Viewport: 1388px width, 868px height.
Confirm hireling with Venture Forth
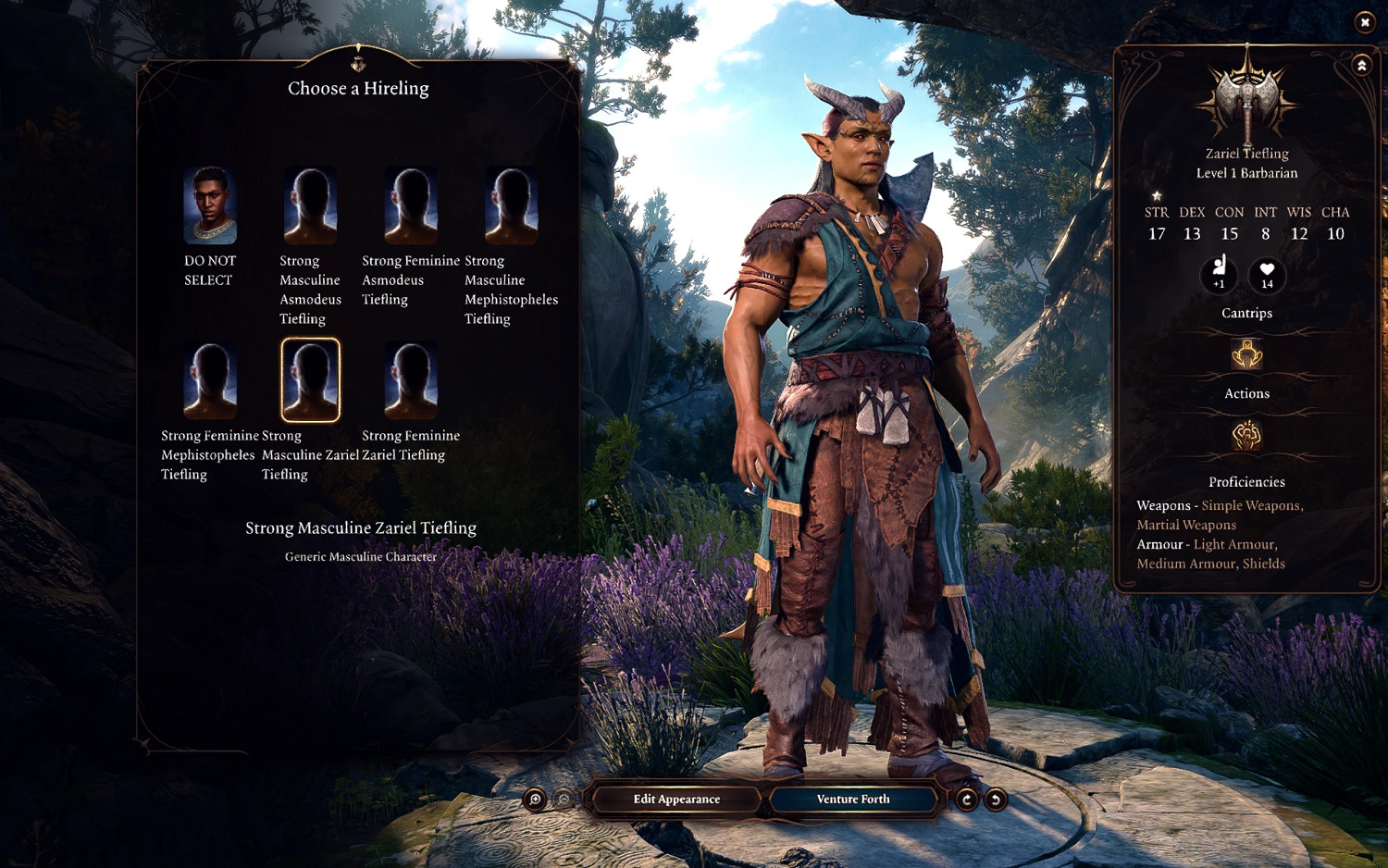tap(853, 800)
